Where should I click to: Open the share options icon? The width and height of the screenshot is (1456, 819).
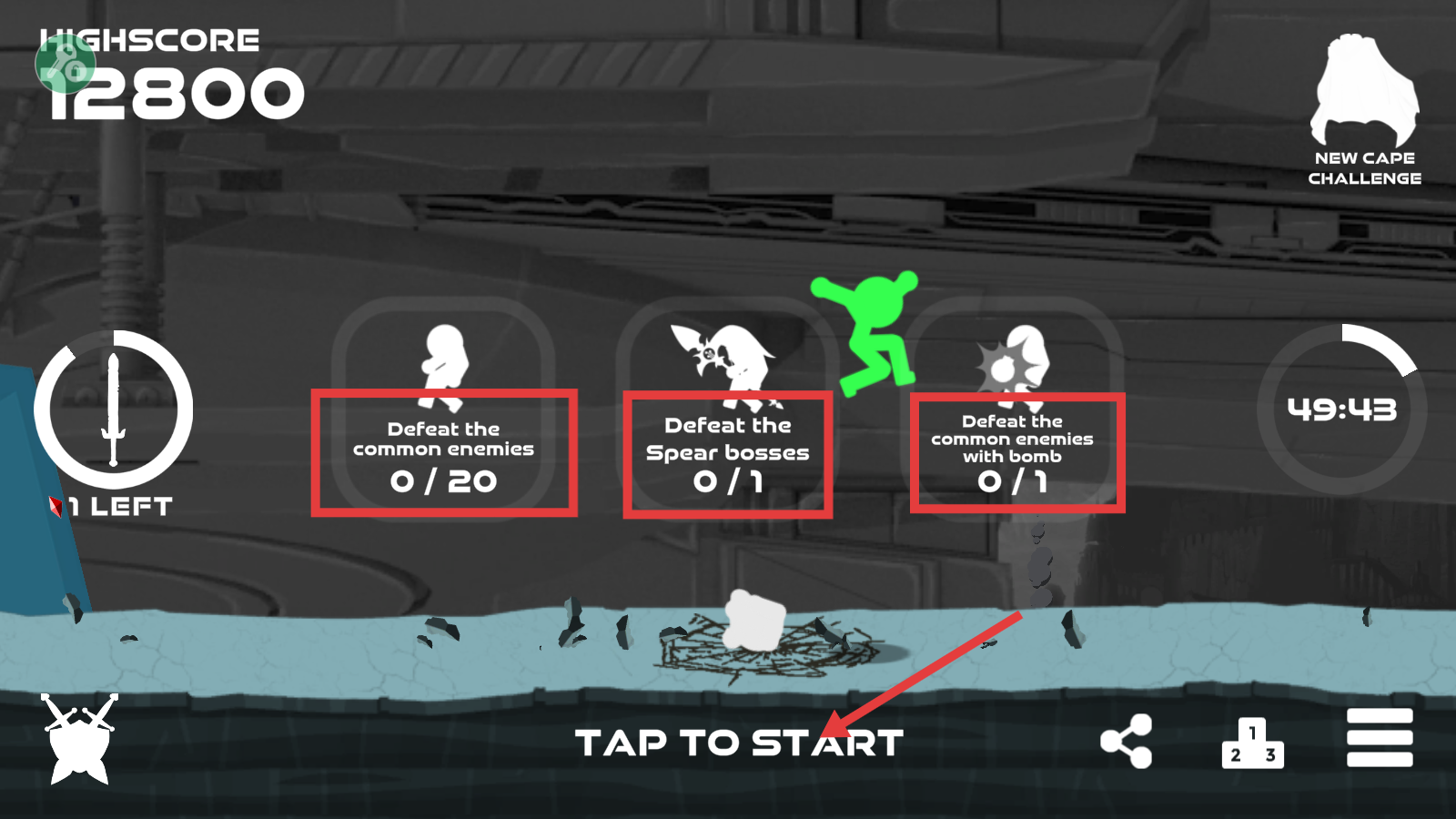point(1127,740)
